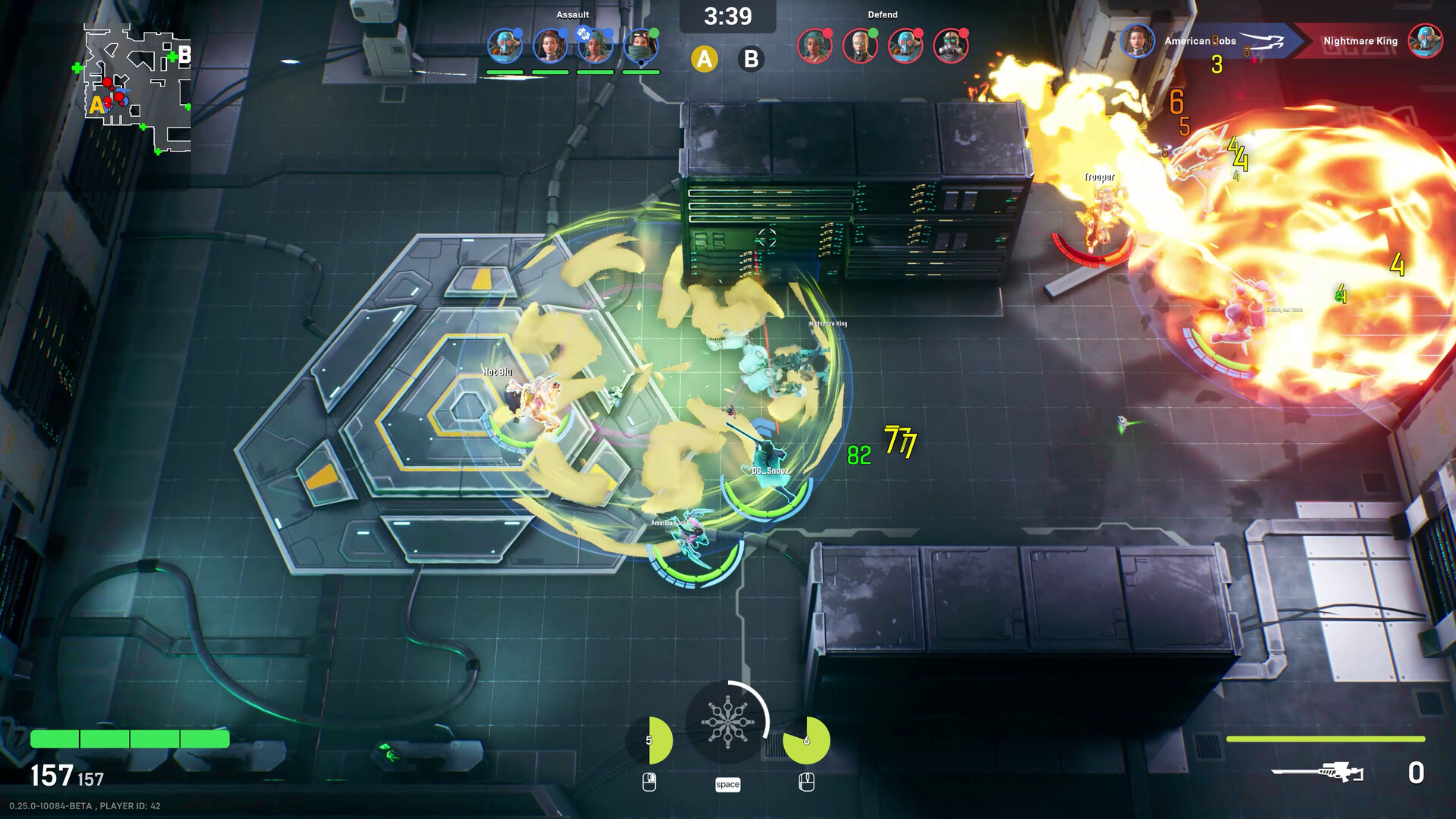Select the last Defend enemy portrait
Image resolution: width=1456 pixels, height=819 pixels.
pos(949,45)
